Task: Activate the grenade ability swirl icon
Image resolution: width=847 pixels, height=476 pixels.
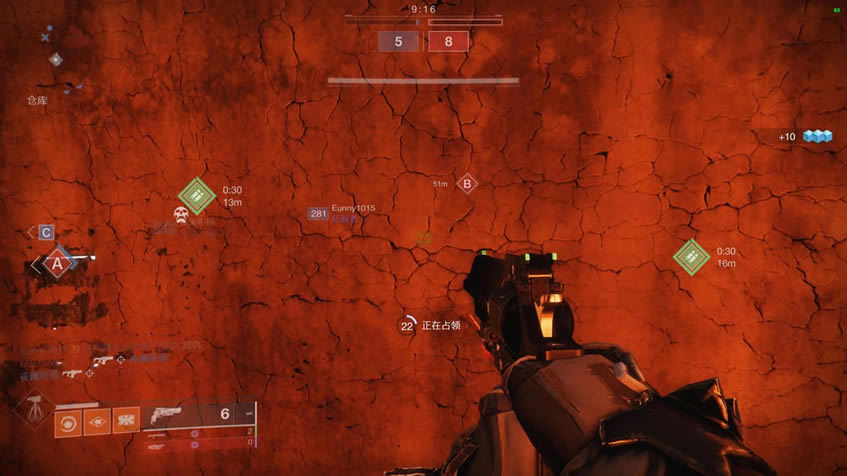Action: coord(67,422)
